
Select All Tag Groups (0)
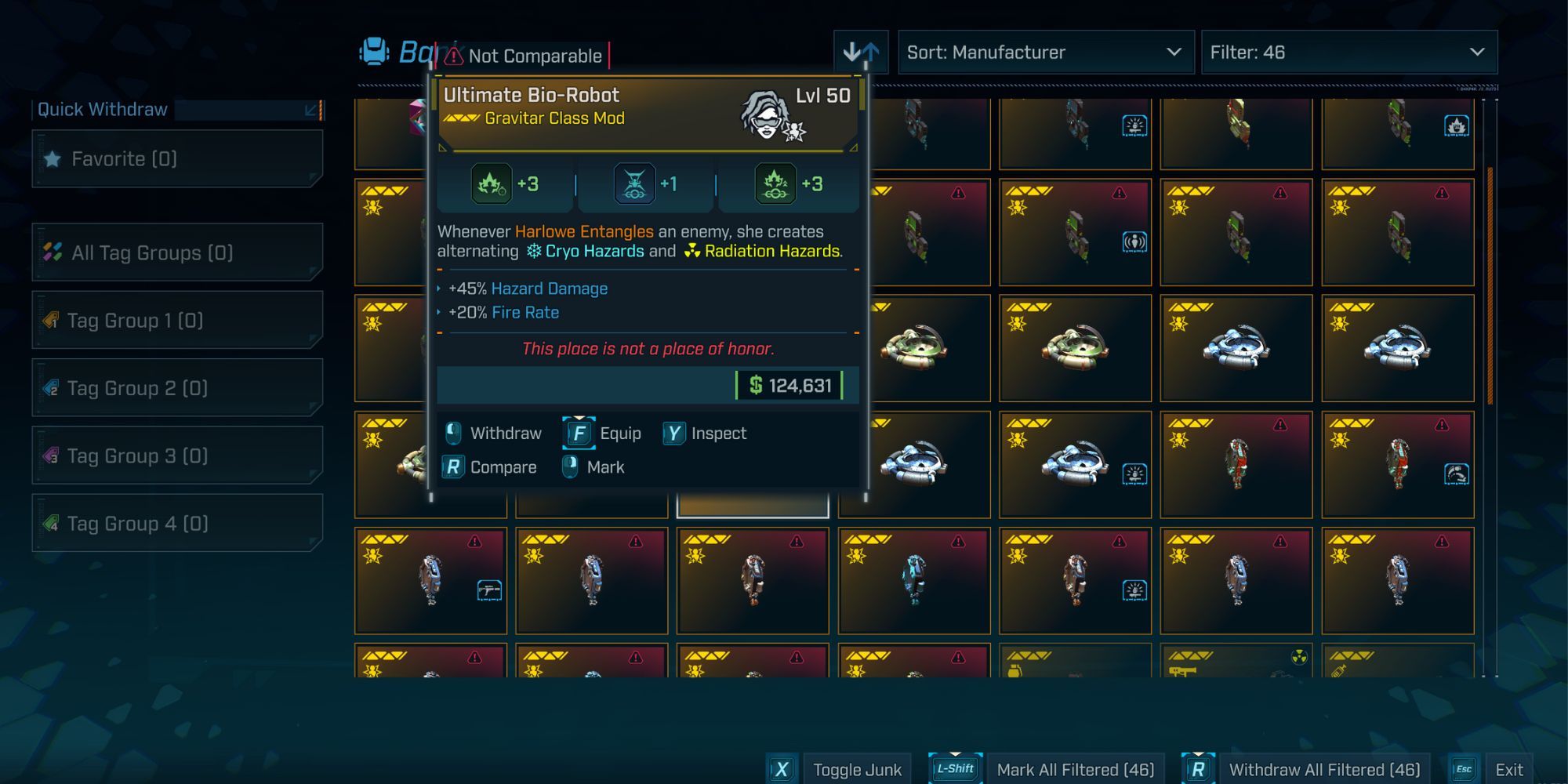(177, 252)
